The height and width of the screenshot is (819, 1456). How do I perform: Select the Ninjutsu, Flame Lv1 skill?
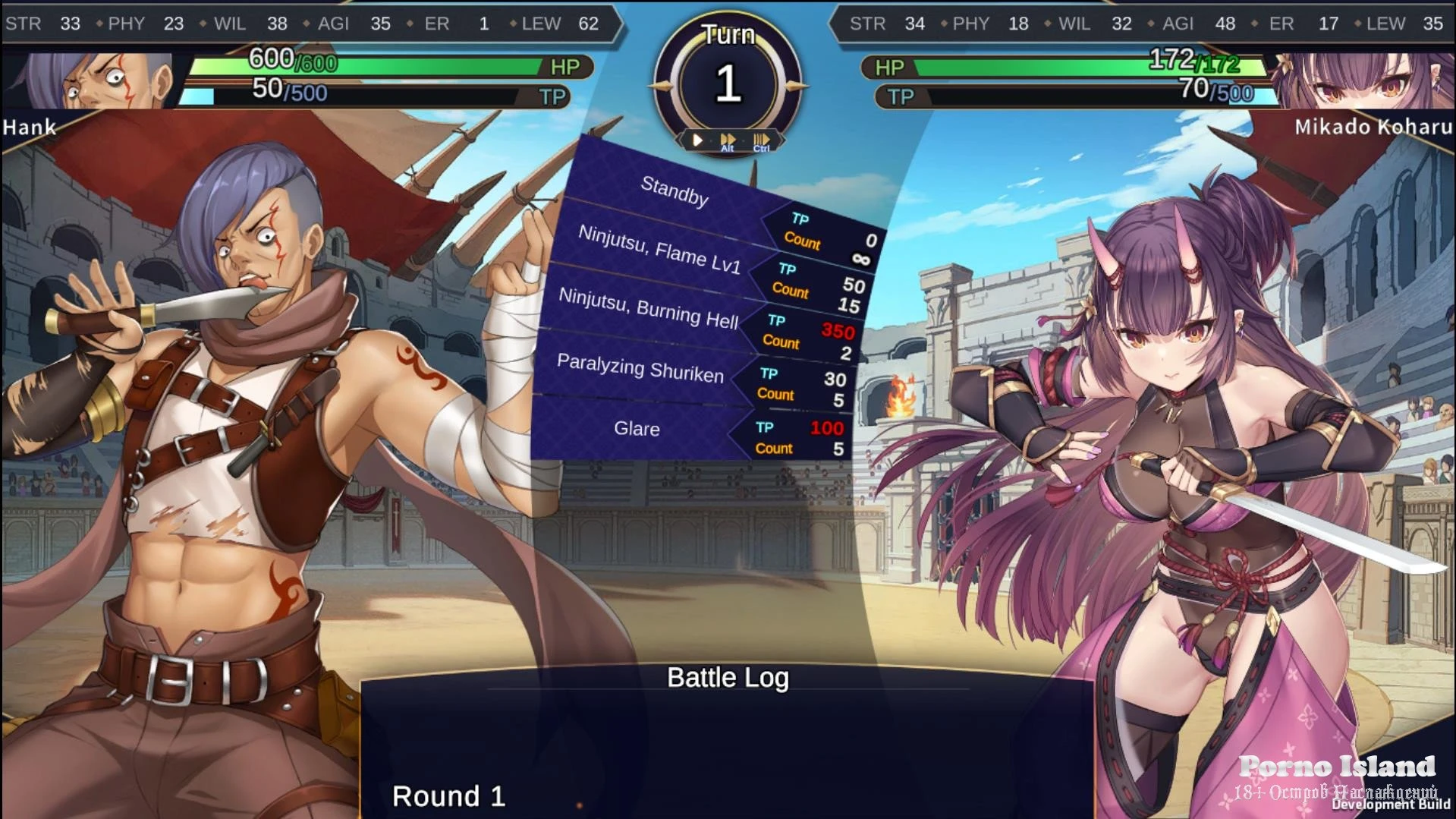[x=659, y=249]
